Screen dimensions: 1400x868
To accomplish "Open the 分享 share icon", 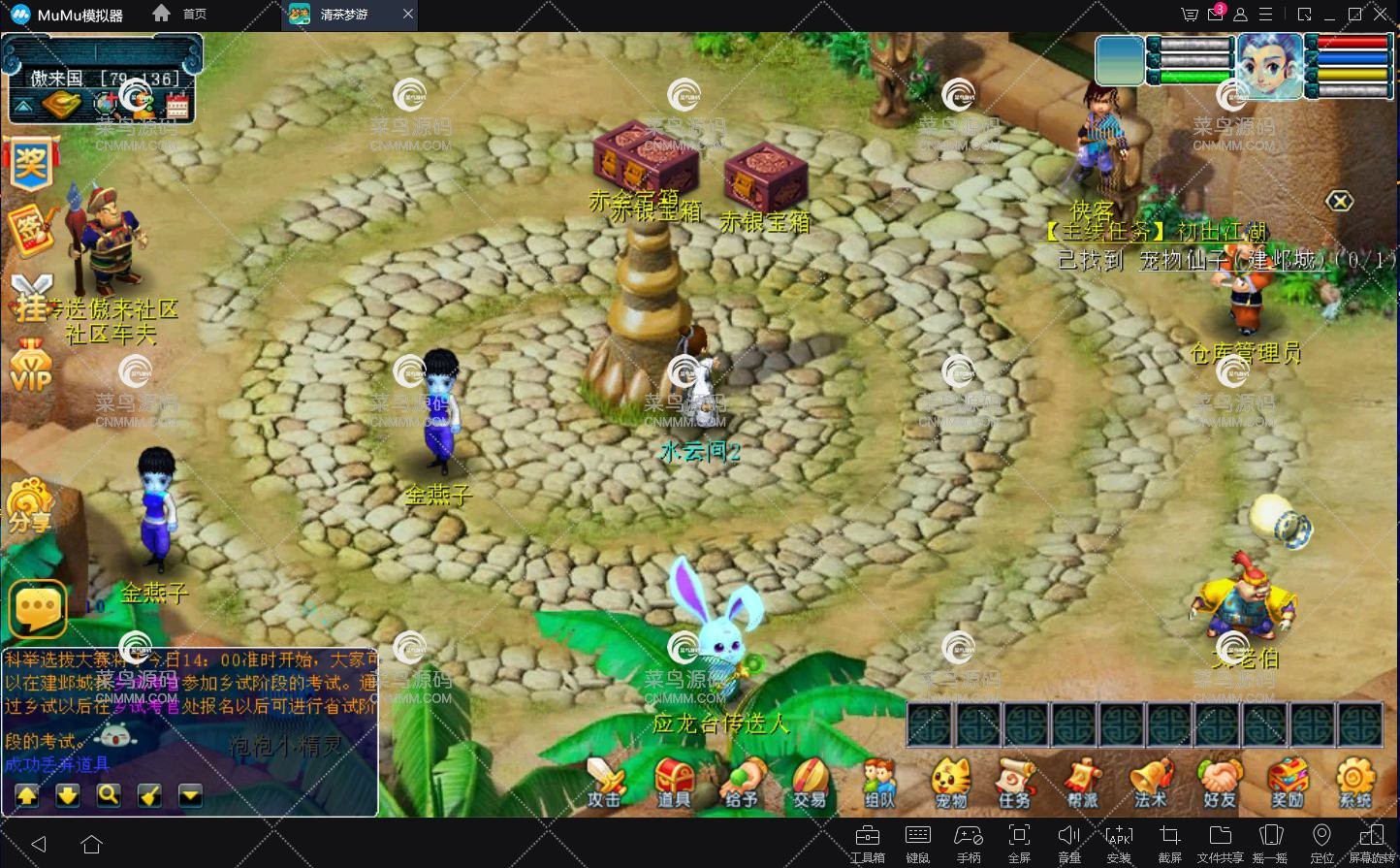I will point(30,505).
